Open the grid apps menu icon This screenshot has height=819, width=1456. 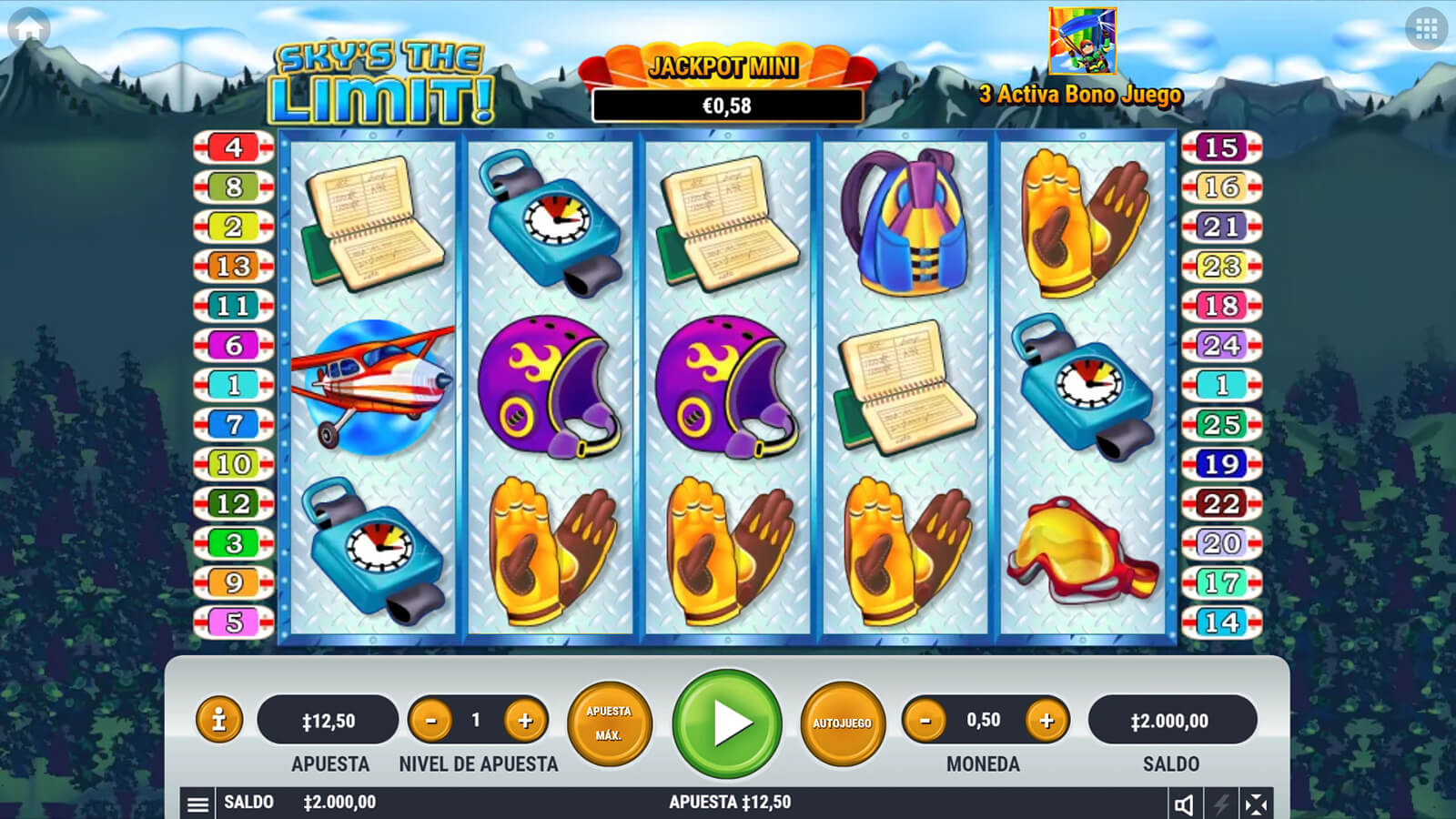pos(1426,29)
